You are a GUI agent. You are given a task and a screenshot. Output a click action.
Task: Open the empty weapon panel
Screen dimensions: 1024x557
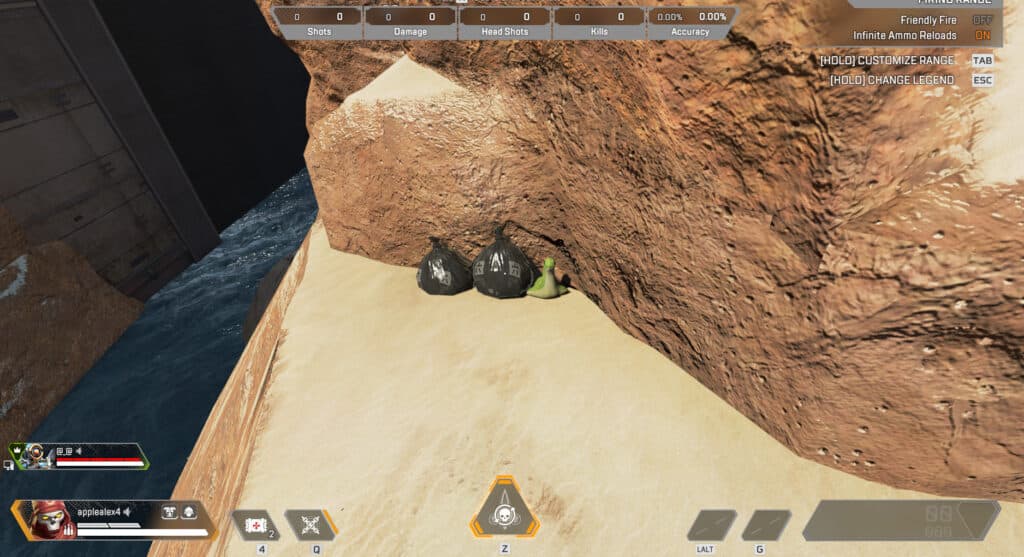[900, 520]
